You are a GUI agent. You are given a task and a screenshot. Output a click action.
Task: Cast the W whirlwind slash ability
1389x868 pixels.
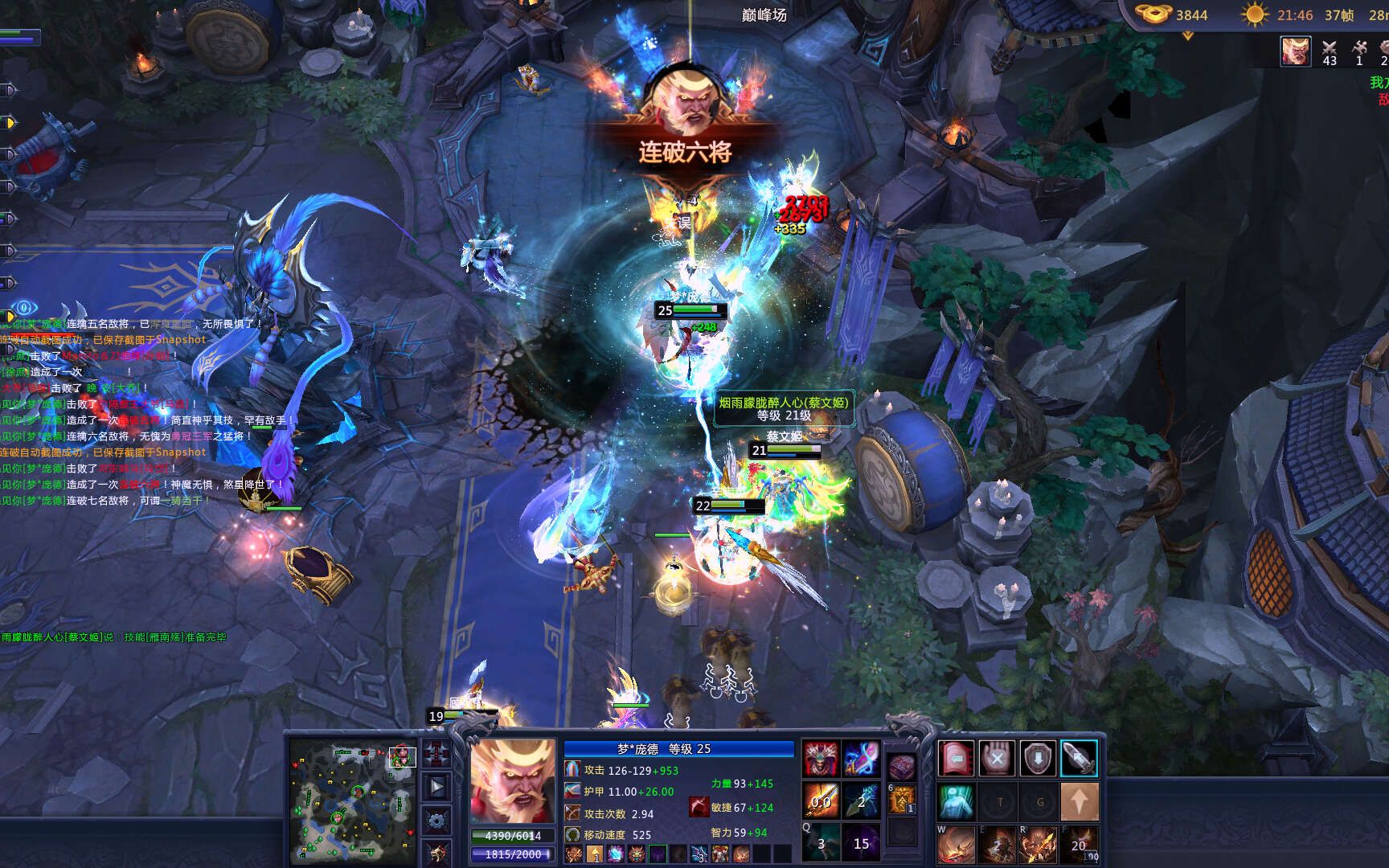tap(957, 844)
